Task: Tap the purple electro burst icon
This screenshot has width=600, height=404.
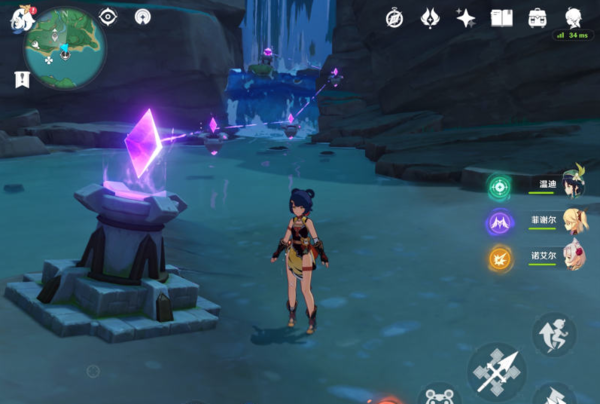Action: 499,222
